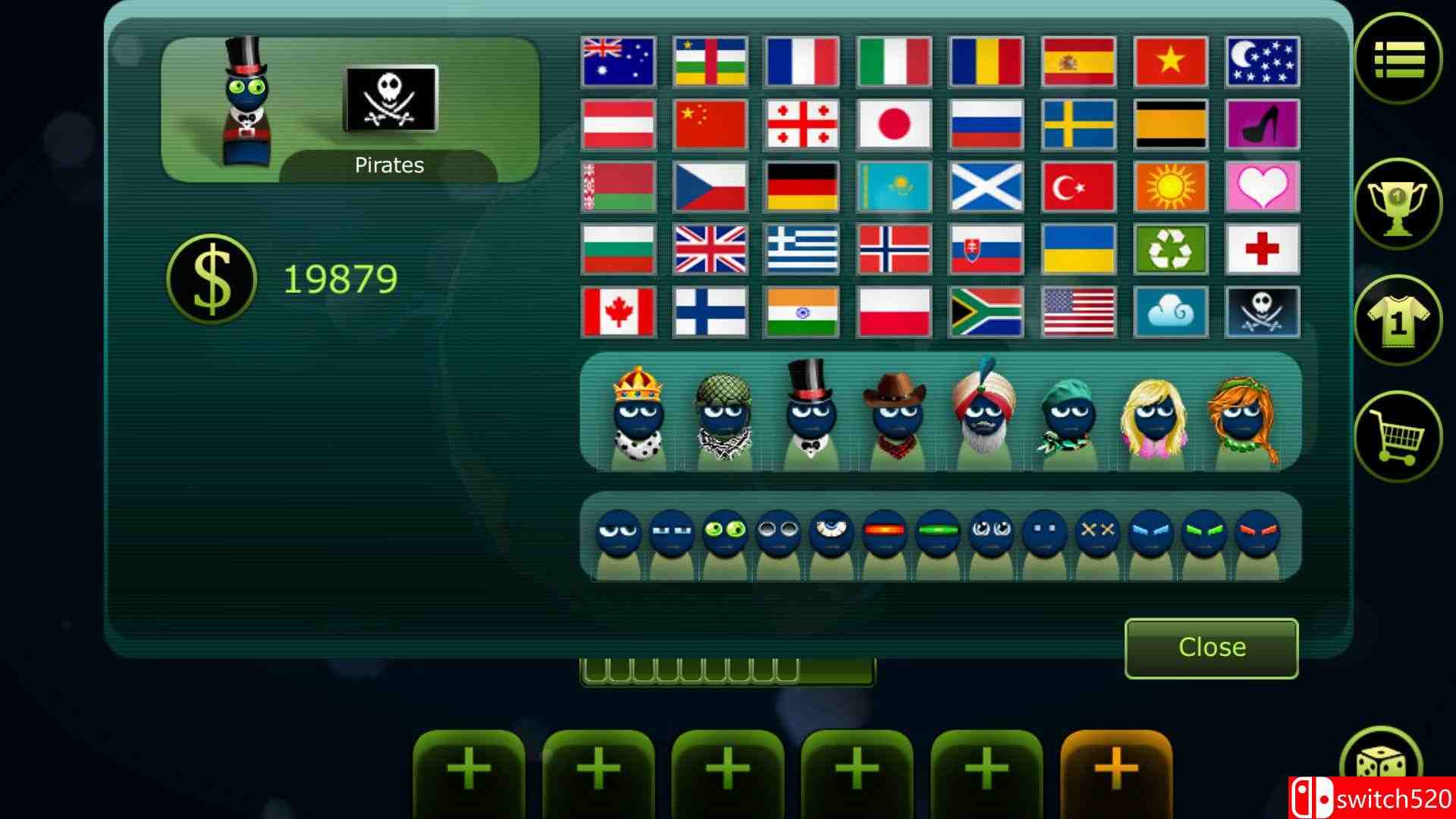
Task: Select the pink heart flag
Action: [x=1261, y=187]
